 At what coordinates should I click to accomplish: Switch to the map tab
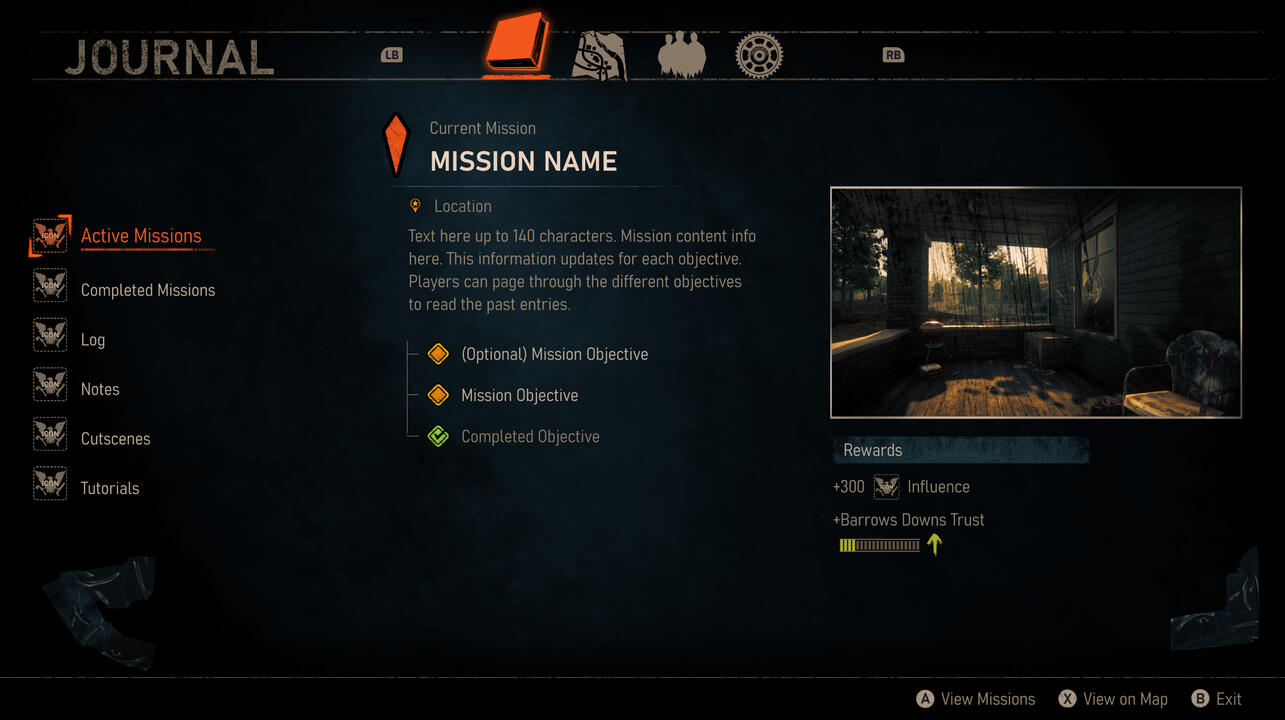(x=599, y=54)
